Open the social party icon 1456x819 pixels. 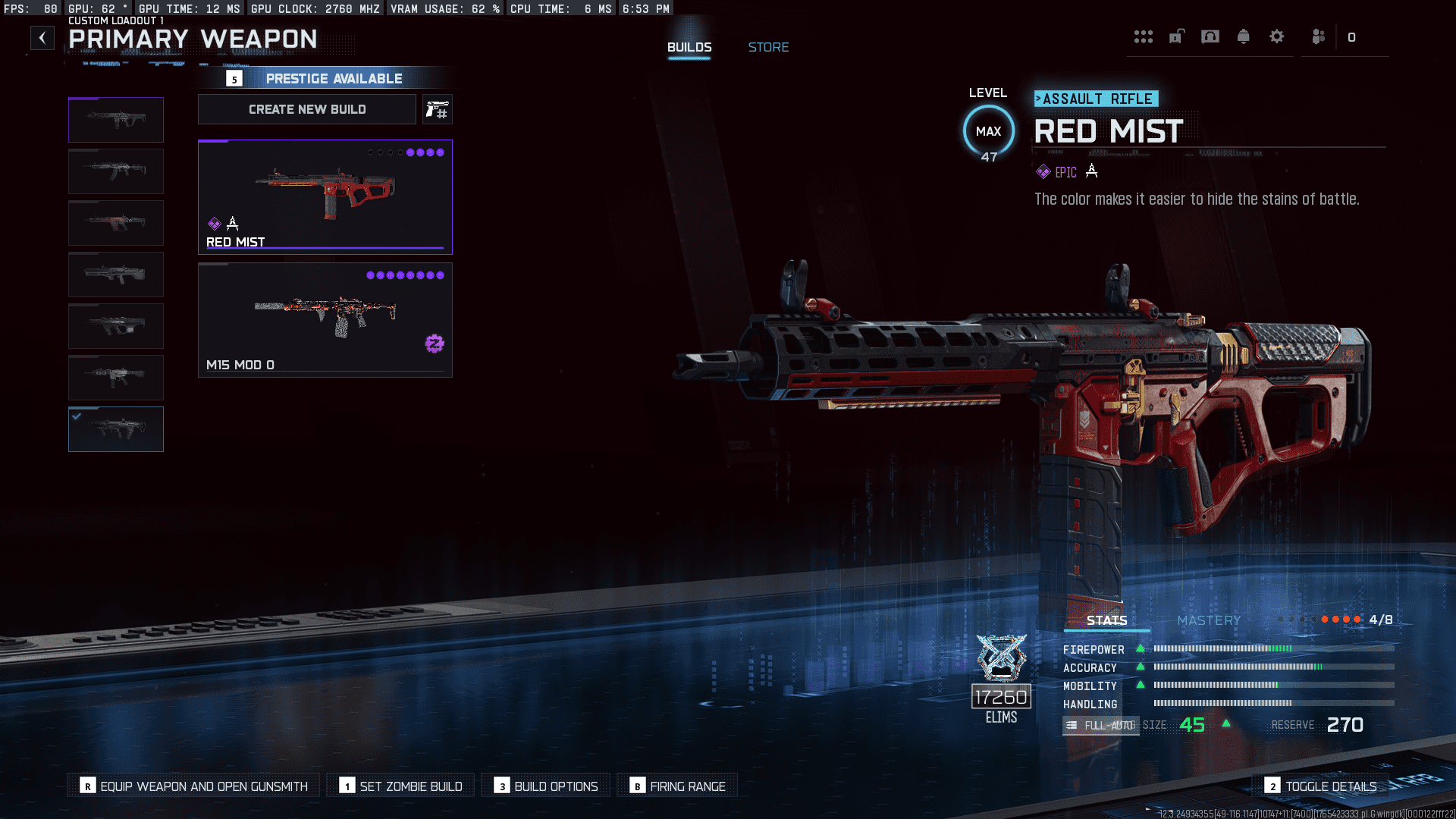click(x=1319, y=36)
